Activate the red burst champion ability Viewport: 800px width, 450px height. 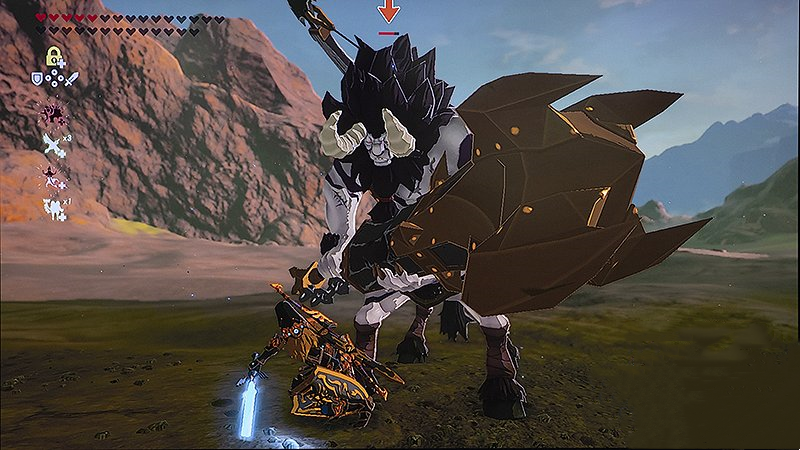[x=50, y=111]
